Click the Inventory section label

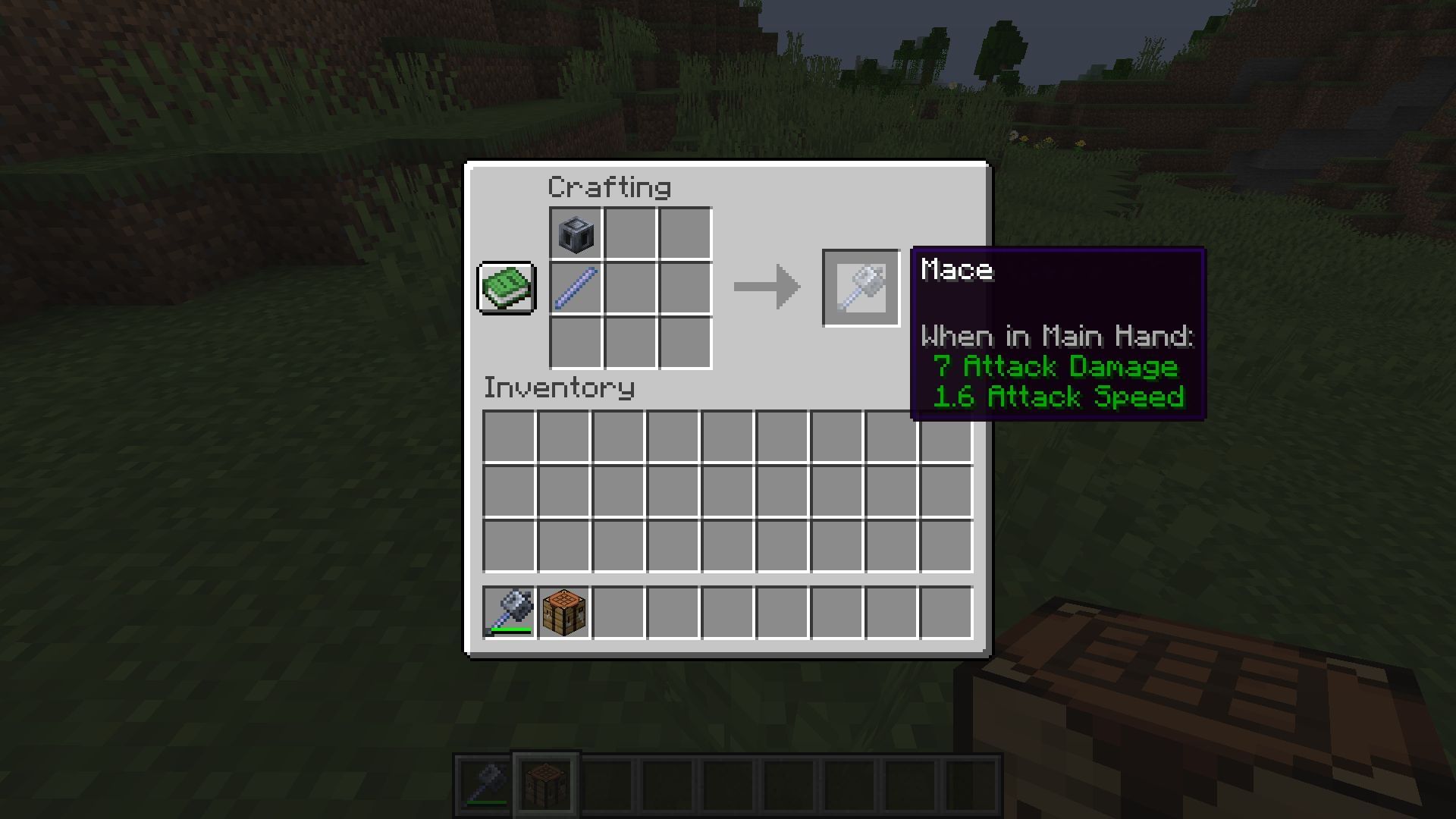click(x=559, y=389)
